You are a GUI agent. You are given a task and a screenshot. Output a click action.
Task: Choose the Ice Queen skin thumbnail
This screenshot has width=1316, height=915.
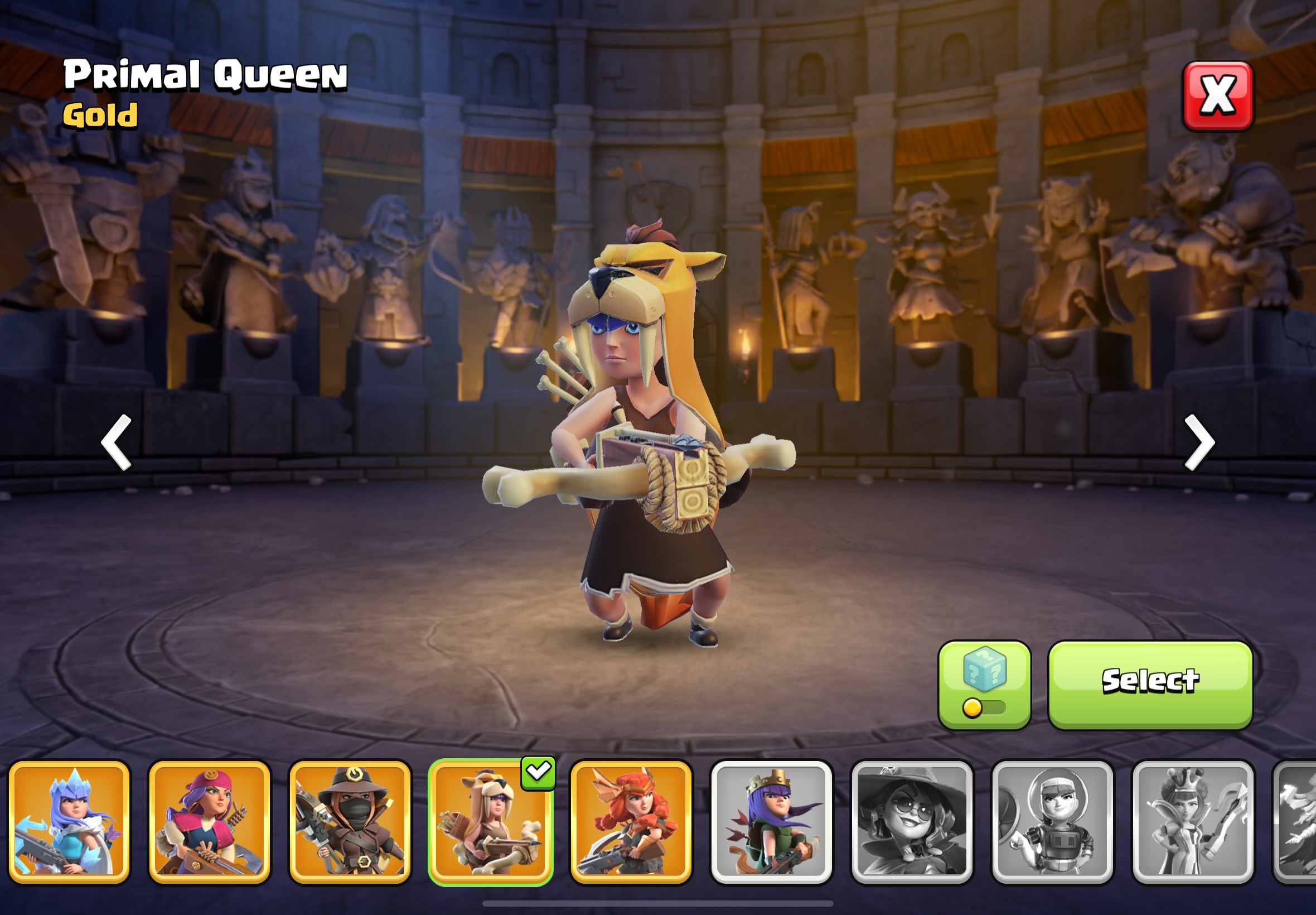coord(69,822)
